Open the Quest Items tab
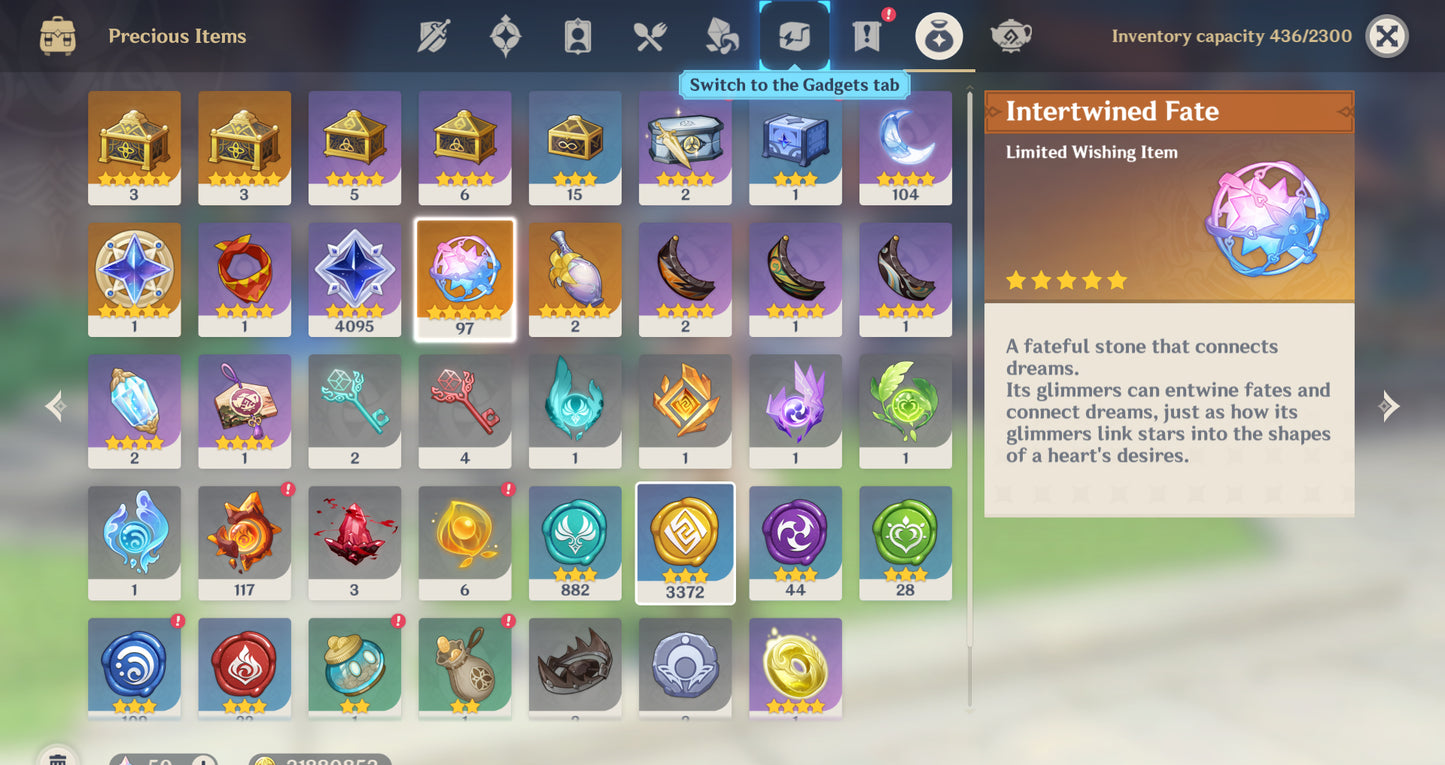 click(865, 34)
